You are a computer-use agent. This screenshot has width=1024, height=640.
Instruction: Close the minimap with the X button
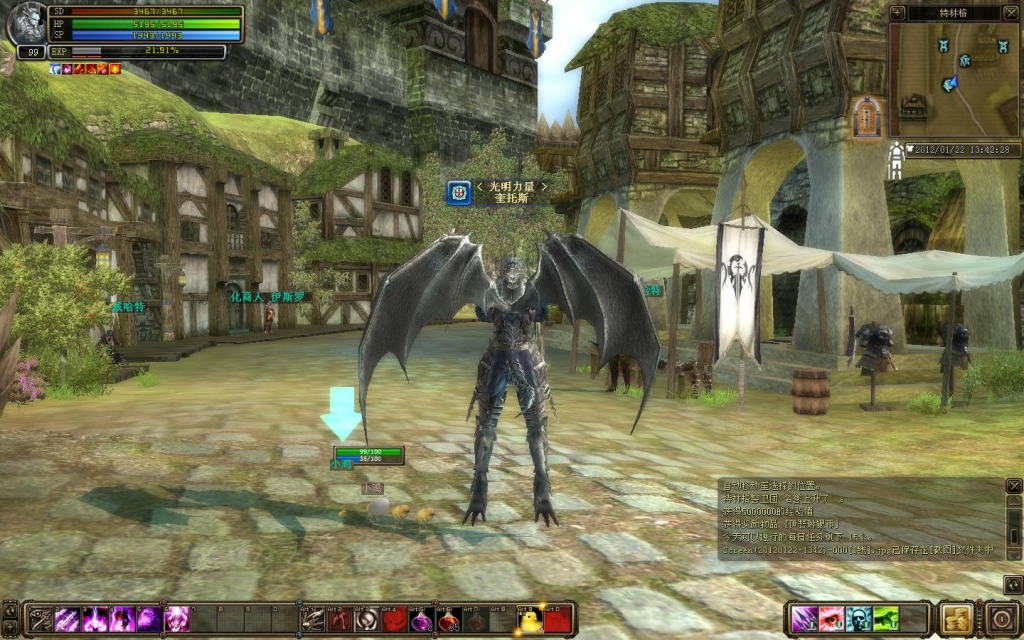[1013, 13]
